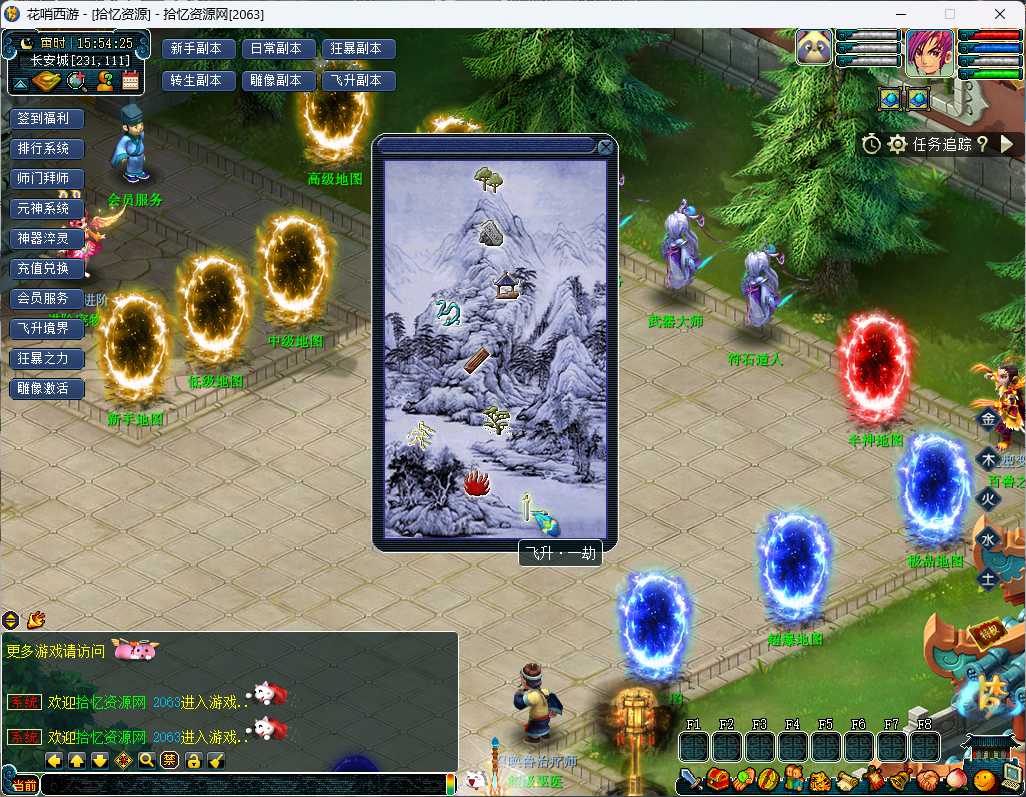This screenshot has height=797, width=1026.
Task: Open the 签到福利 sign-in rewards
Action: (x=46, y=118)
